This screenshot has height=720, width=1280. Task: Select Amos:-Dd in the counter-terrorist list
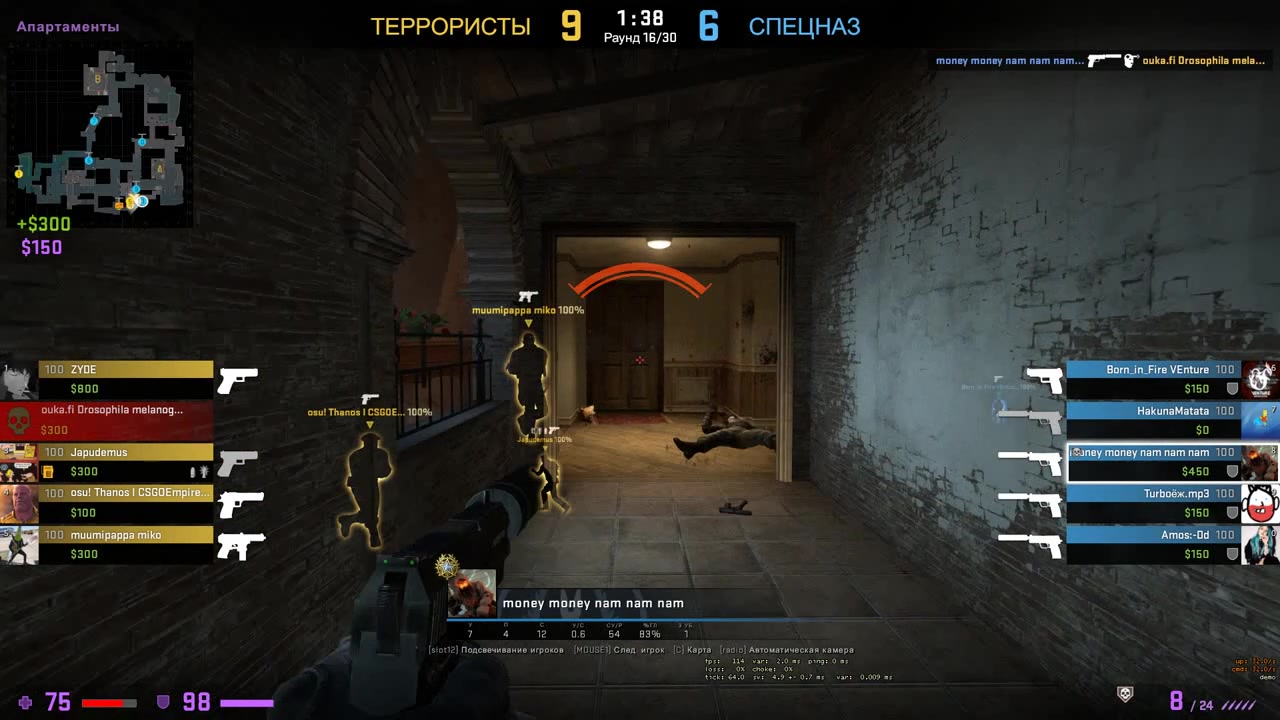[x=1155, y=544]
